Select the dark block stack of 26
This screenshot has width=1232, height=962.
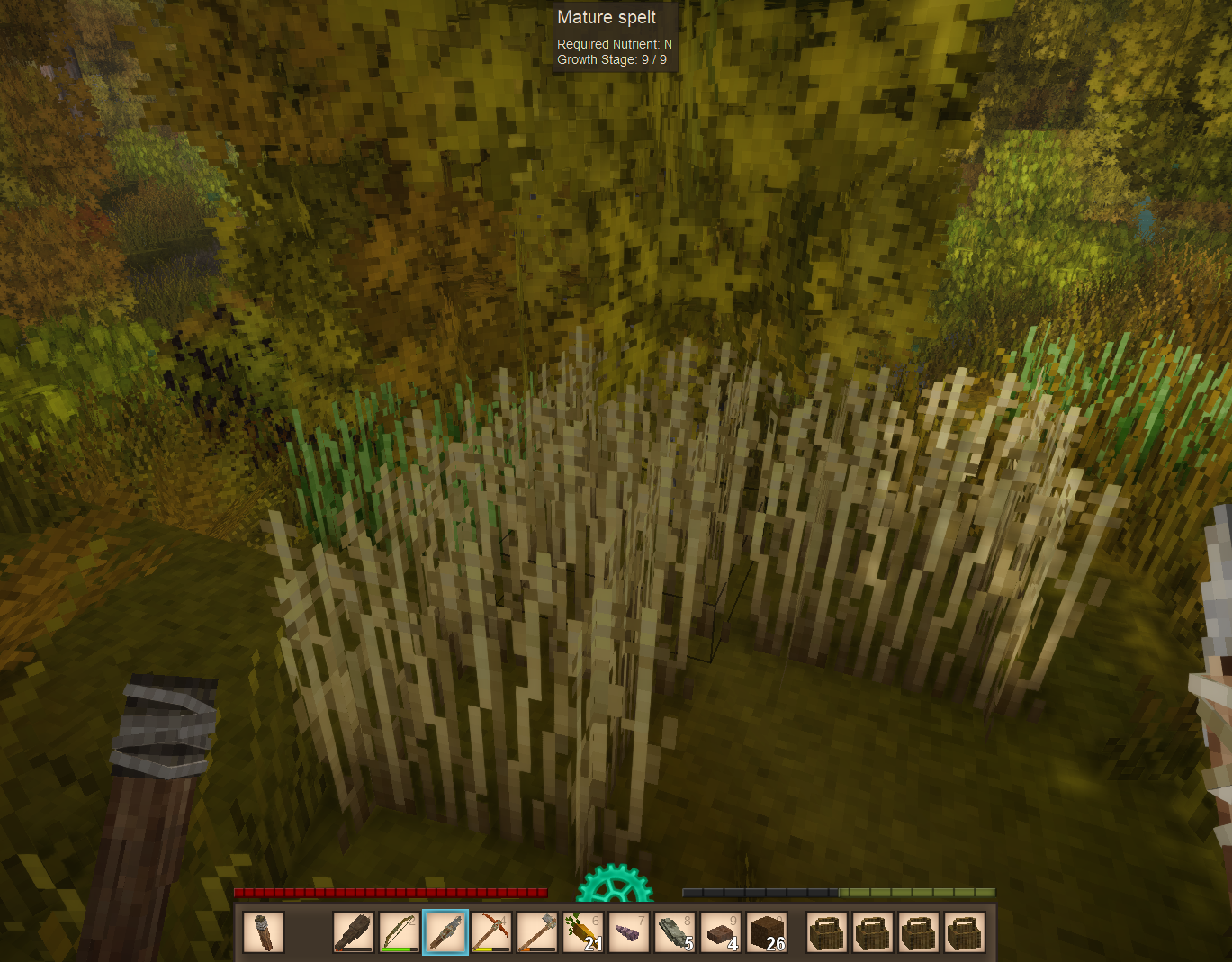(x=767, y=931)
